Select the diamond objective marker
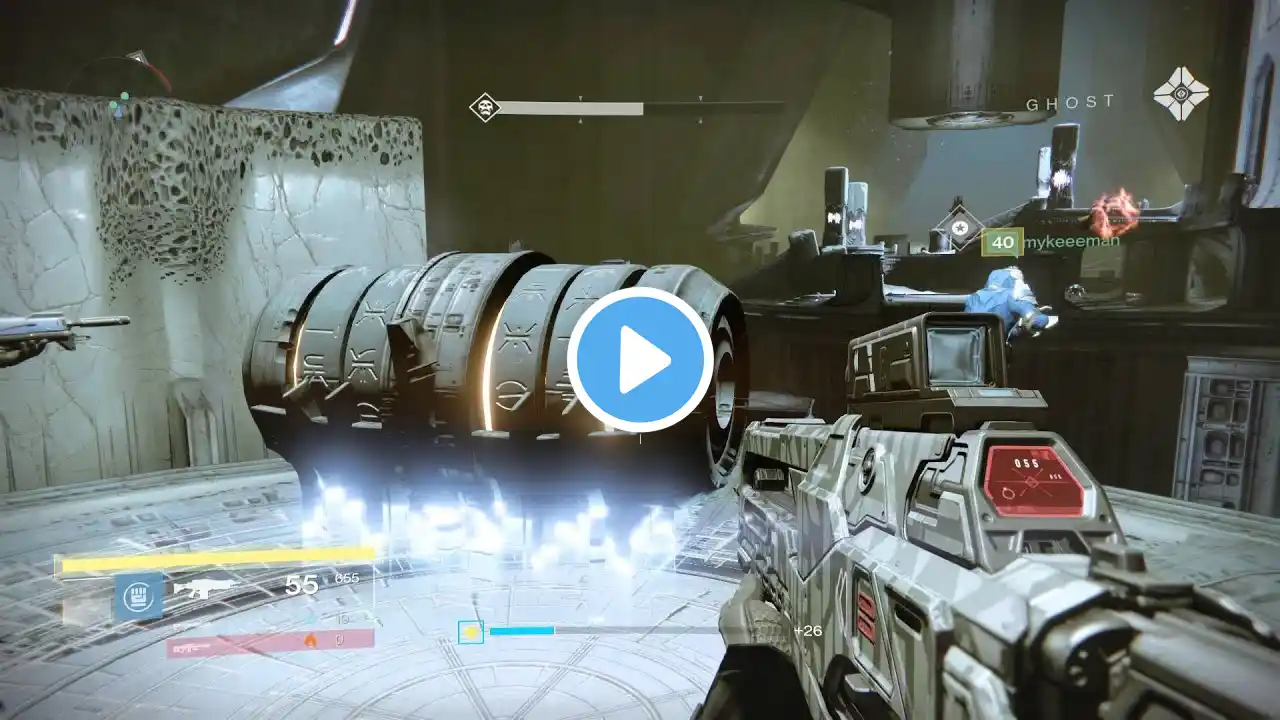 pos(959,228)
